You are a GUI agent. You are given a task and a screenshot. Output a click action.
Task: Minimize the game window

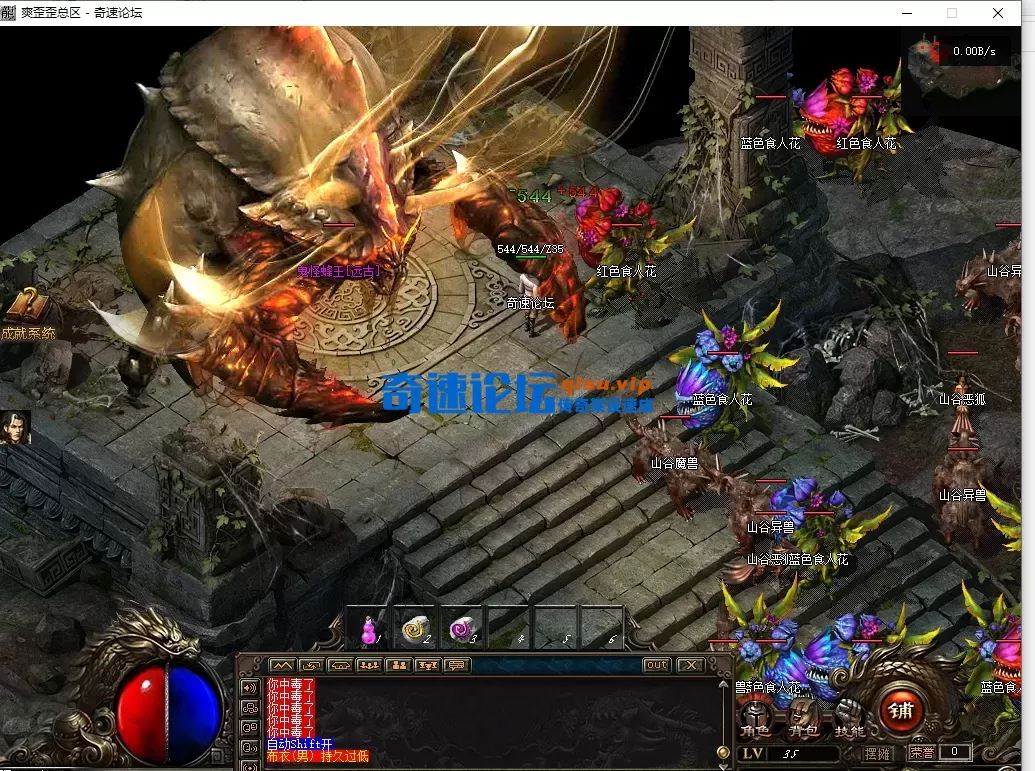(906, 13)
